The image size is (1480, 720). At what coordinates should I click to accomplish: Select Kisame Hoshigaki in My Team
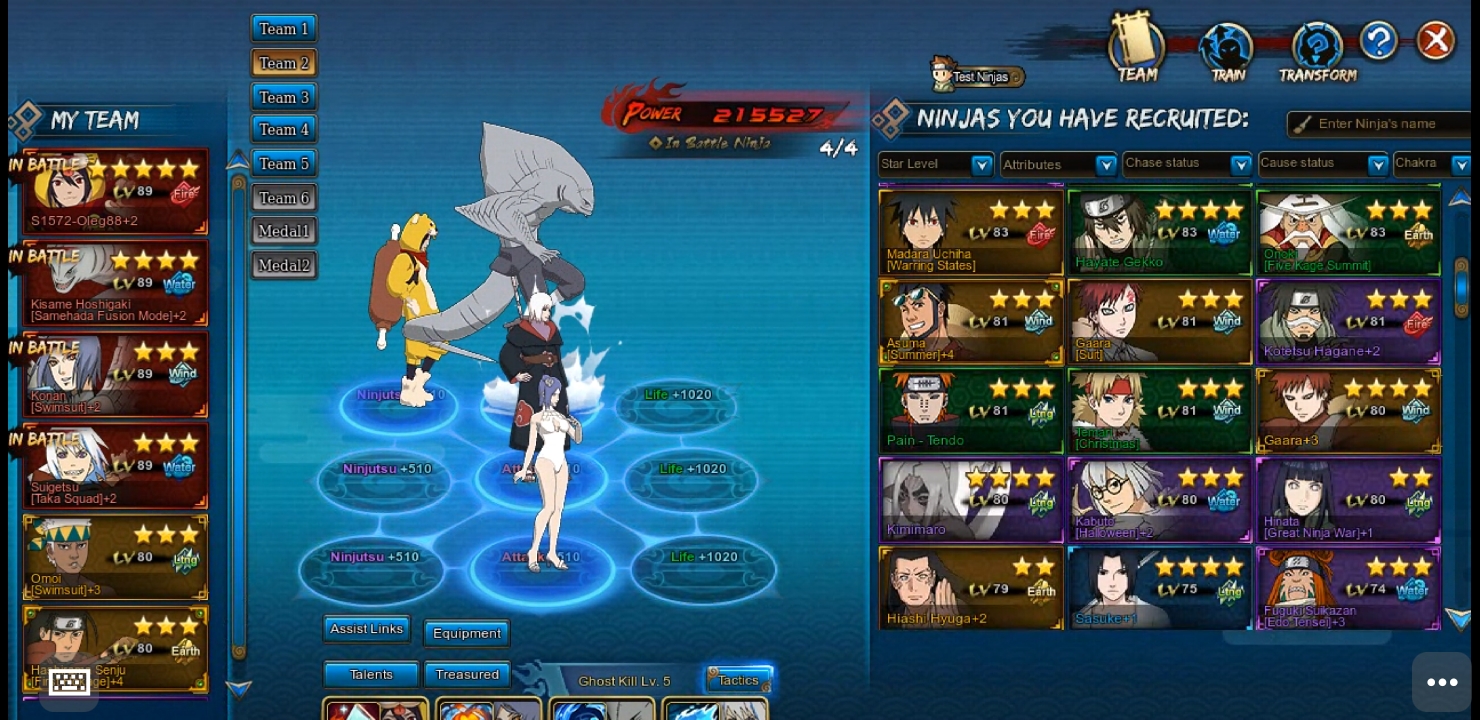pyautogui.click(x=115, y=283)
